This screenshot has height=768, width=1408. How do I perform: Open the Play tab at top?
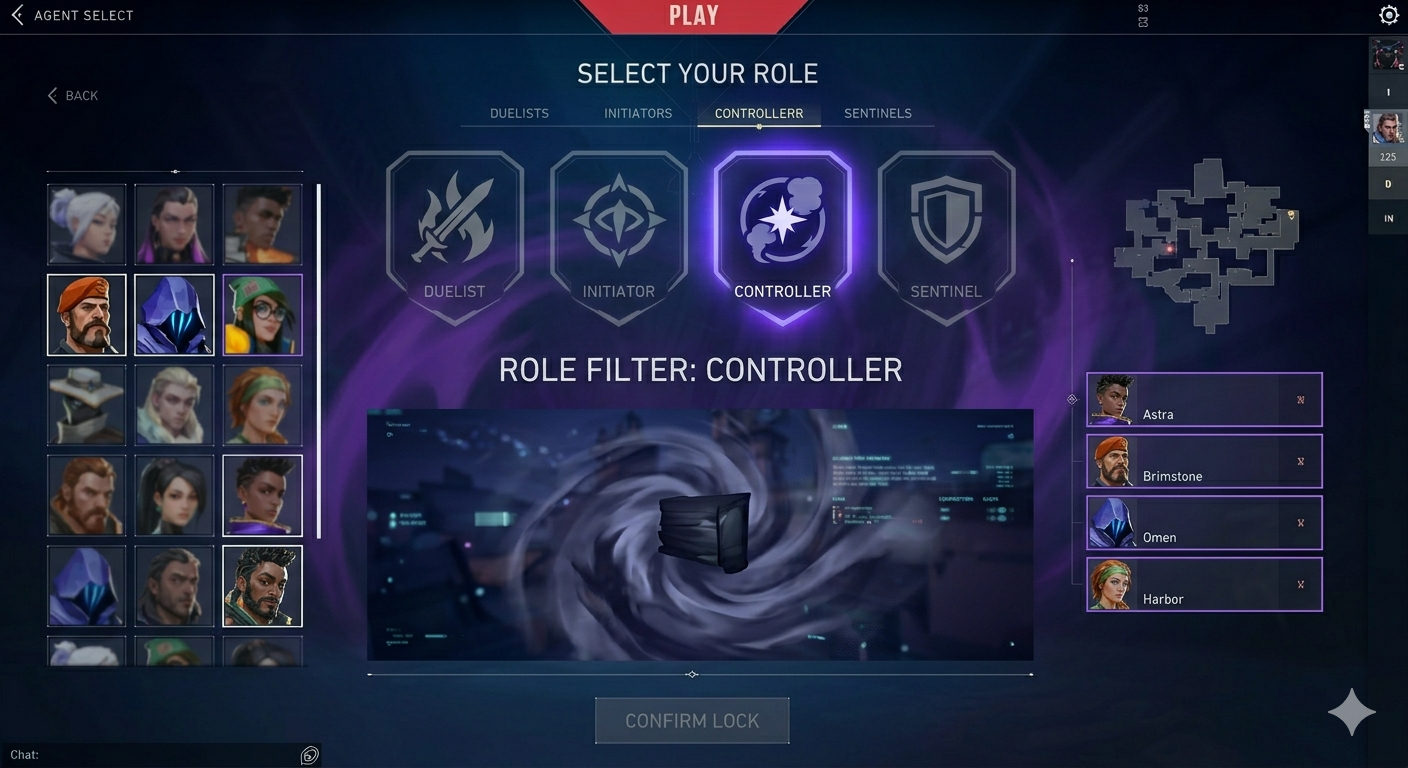693,16
